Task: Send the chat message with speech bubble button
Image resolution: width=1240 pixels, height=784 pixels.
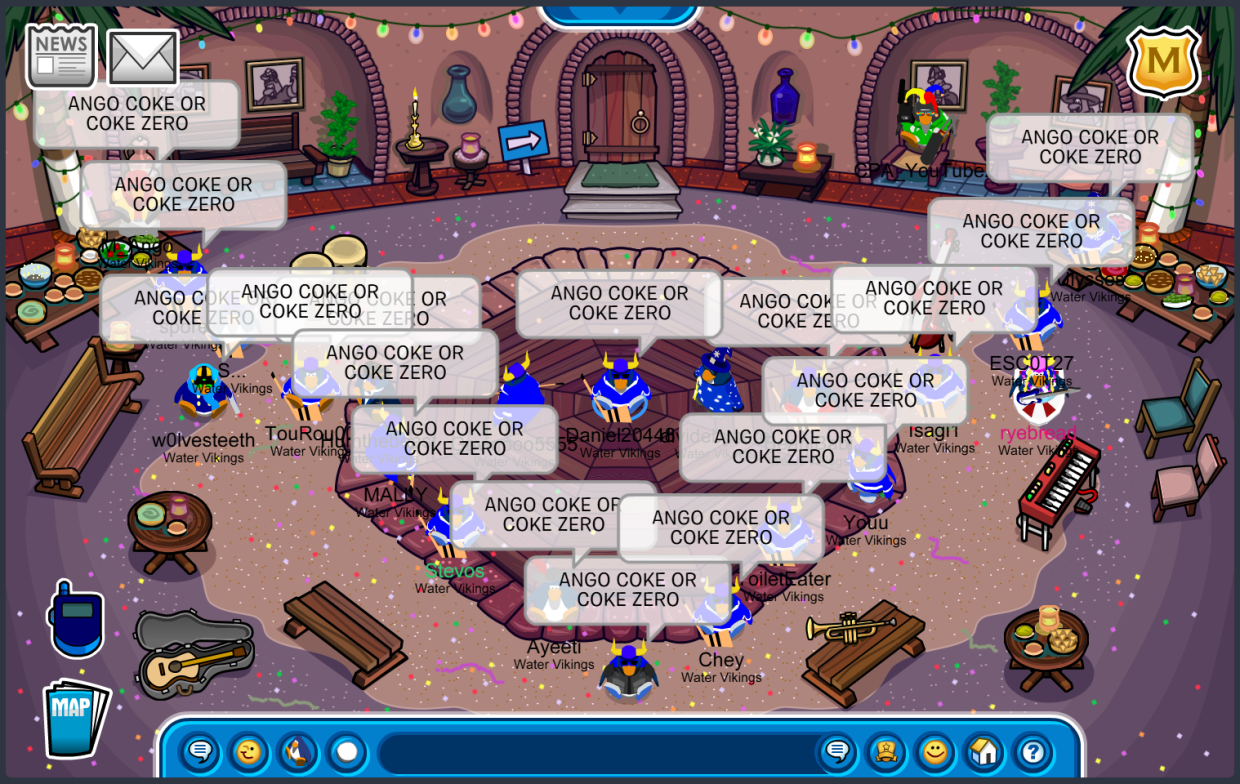Action: click(837, 751)
